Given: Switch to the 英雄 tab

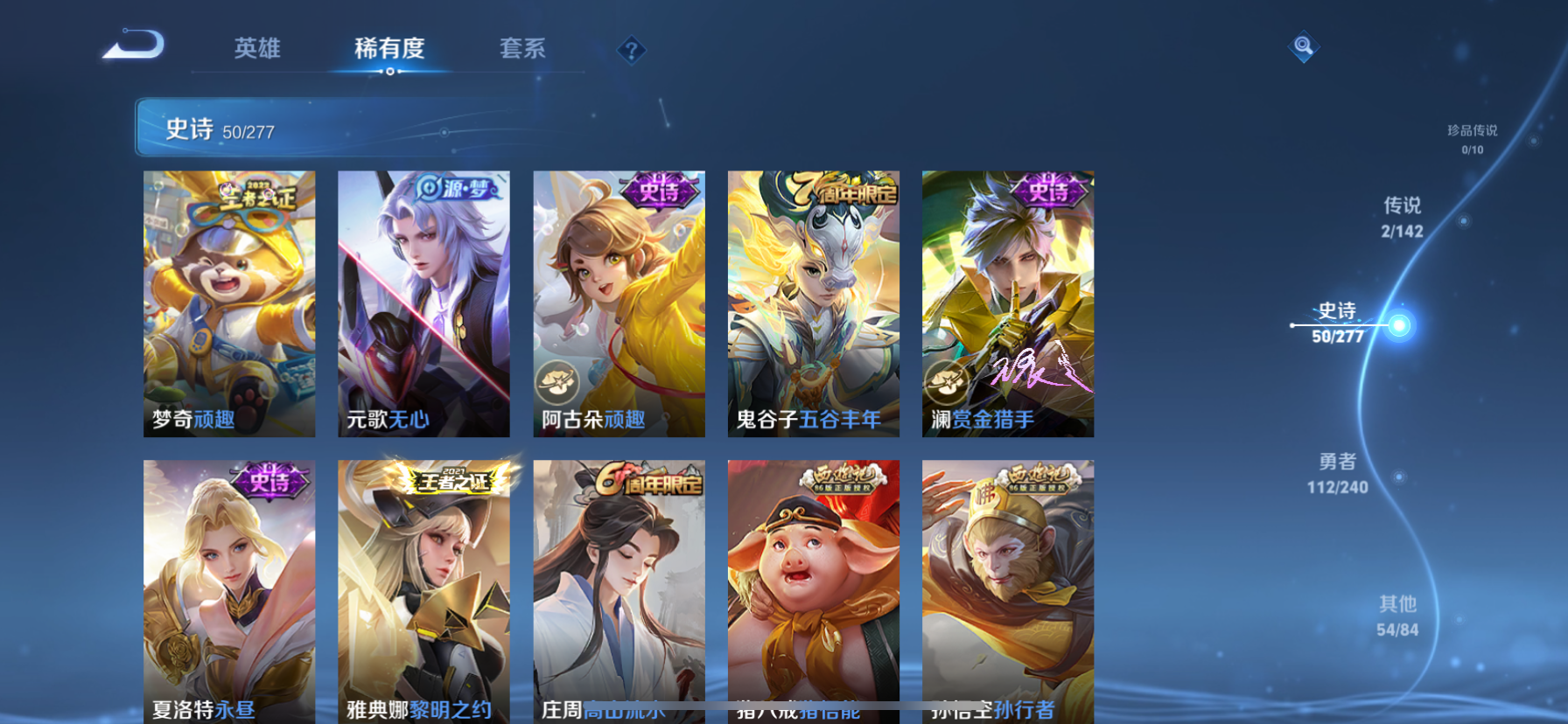Looking at the screenshot, I should click(x=256, y=50).
